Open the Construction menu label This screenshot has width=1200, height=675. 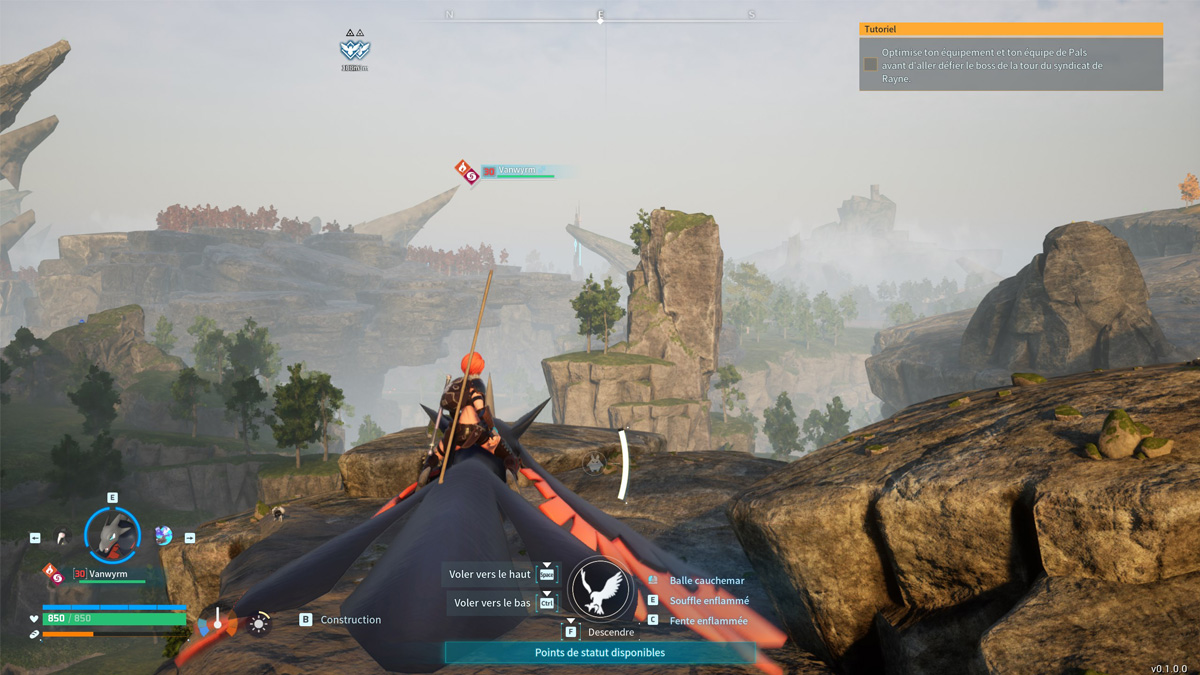click(350, 620)
